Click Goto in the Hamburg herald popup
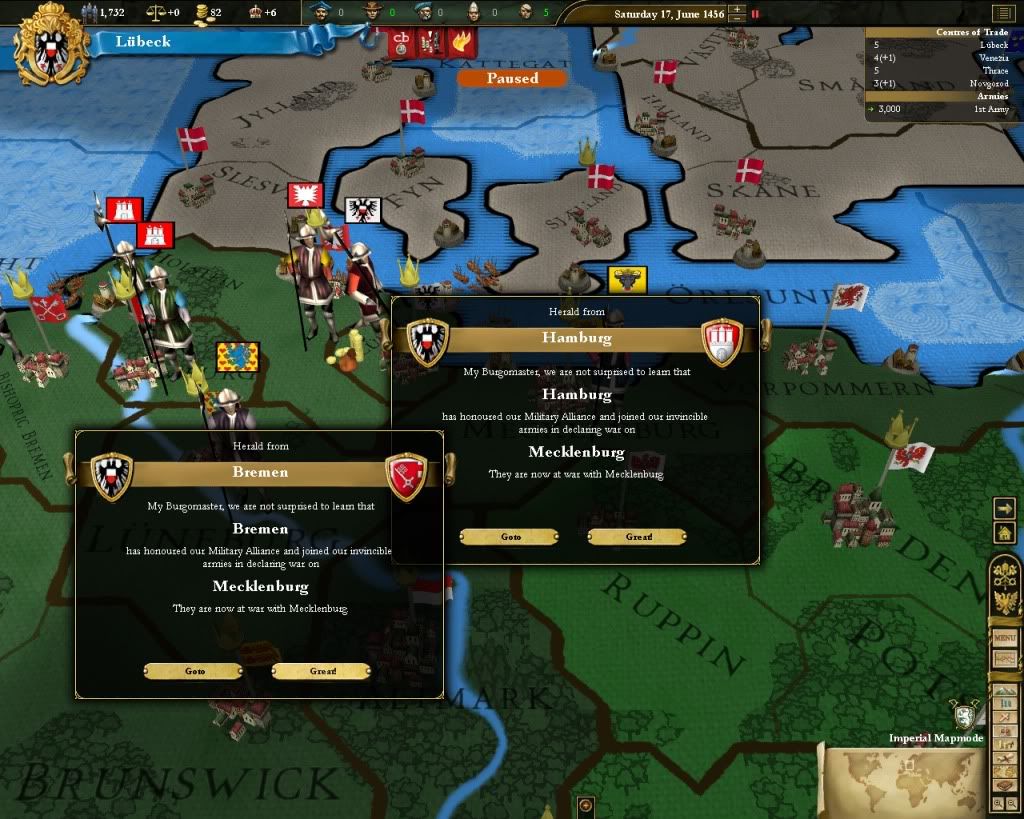The image size is (1024, 819). (x=509, y=537)
